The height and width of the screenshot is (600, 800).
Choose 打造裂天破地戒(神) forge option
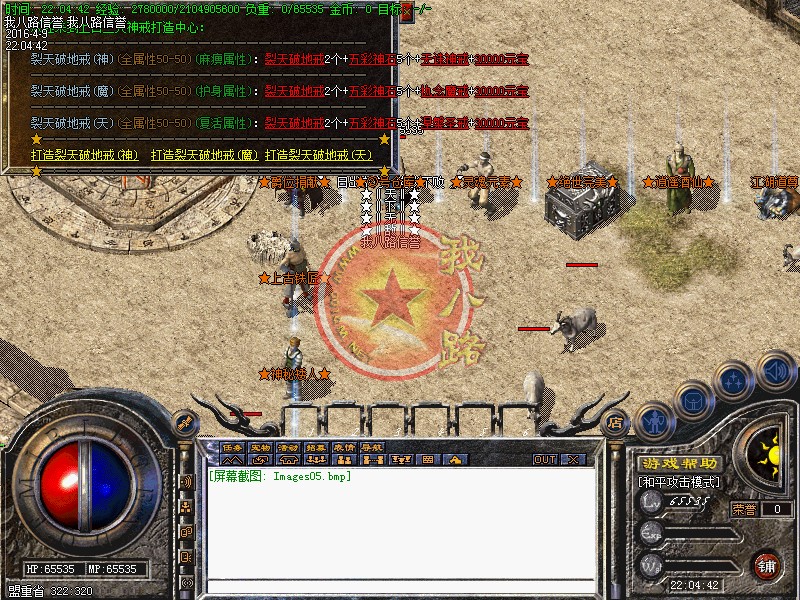[x=85, y=155]
